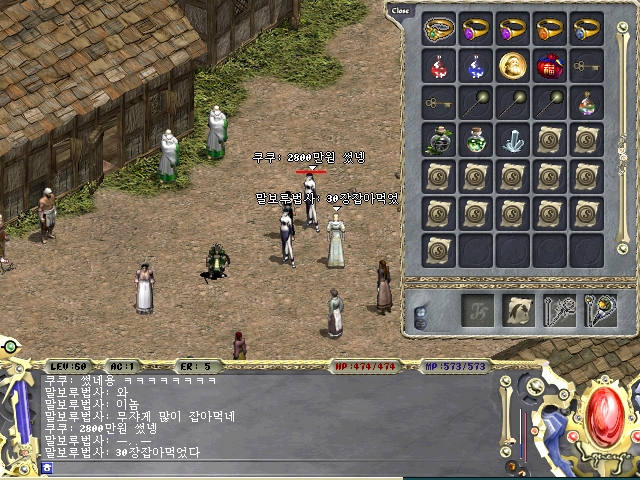Select the green potion bottle

[x=476, y=140]
